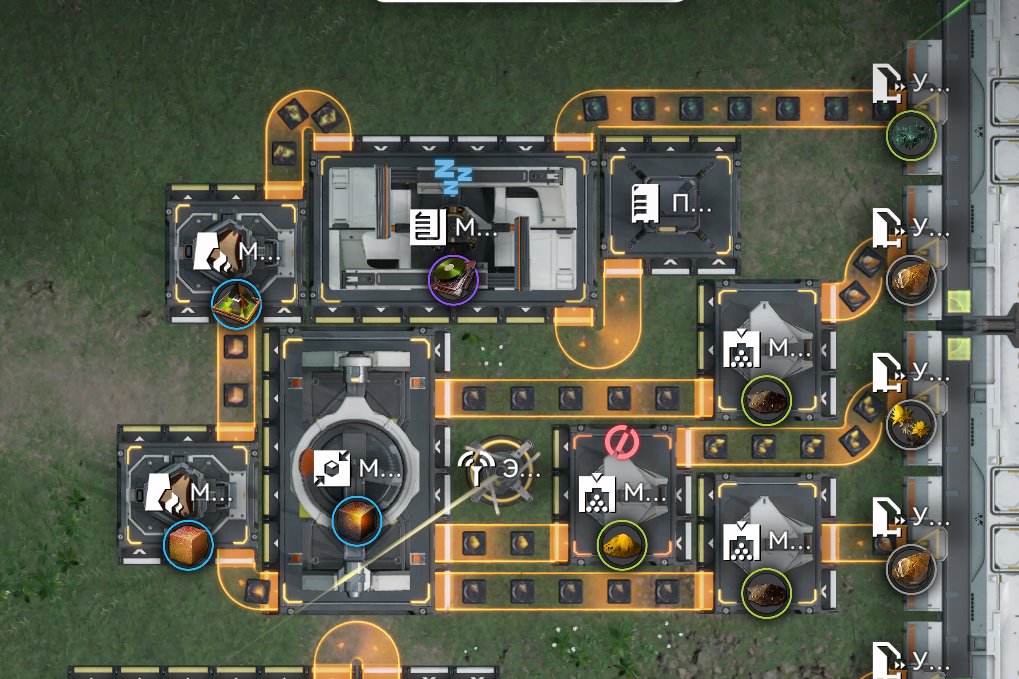1019x679 pixels.
Task: Select the green disc recipe icon with purple ring
Action: pos(453,279)
